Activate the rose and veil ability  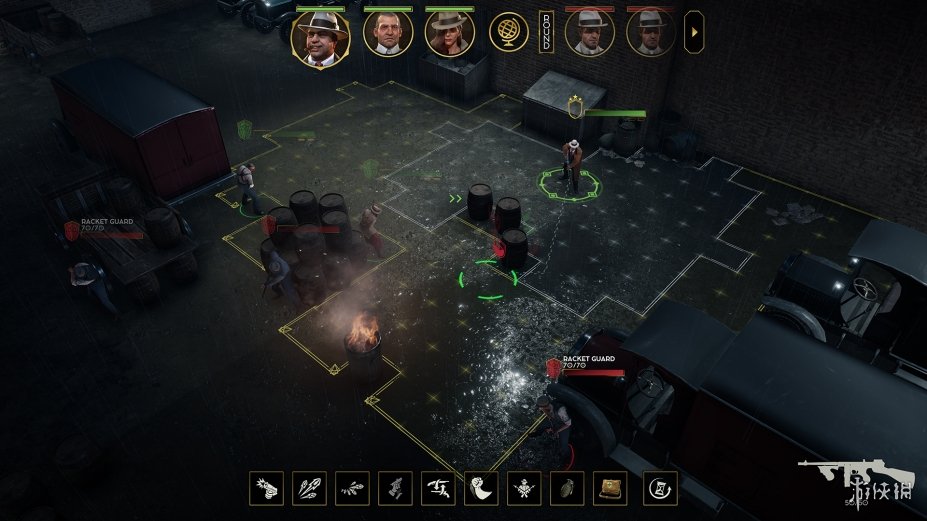tap(481, 488)
